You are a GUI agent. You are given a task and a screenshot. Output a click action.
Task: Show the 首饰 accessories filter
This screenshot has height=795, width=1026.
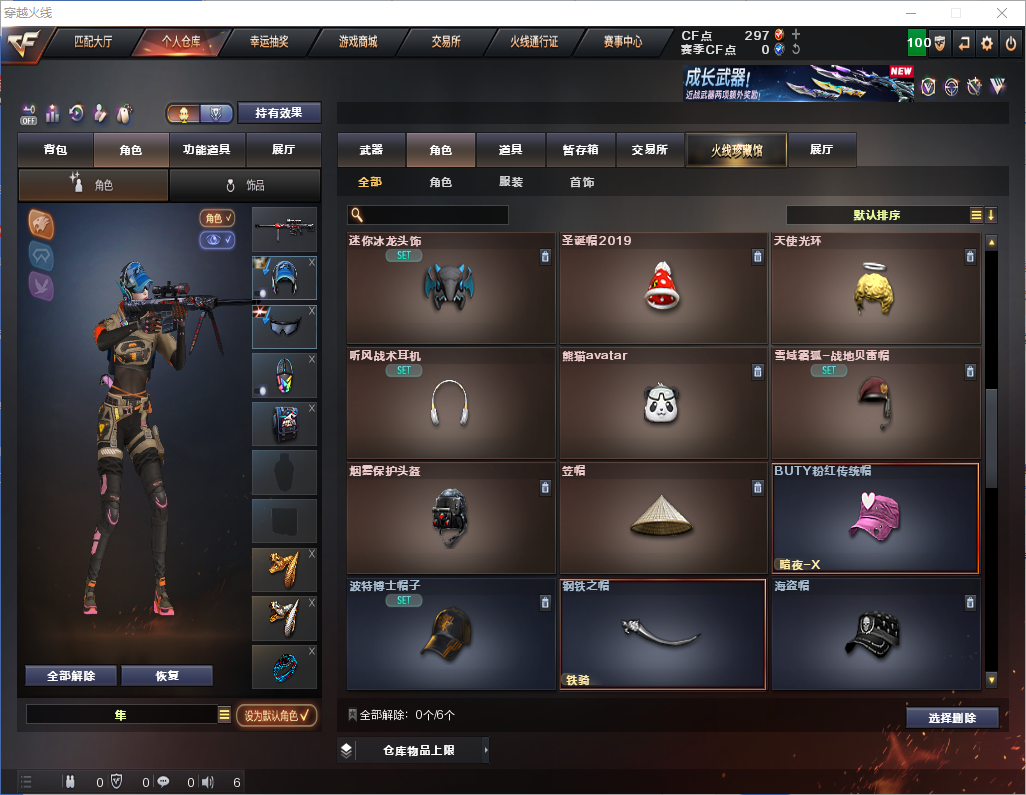582,182
